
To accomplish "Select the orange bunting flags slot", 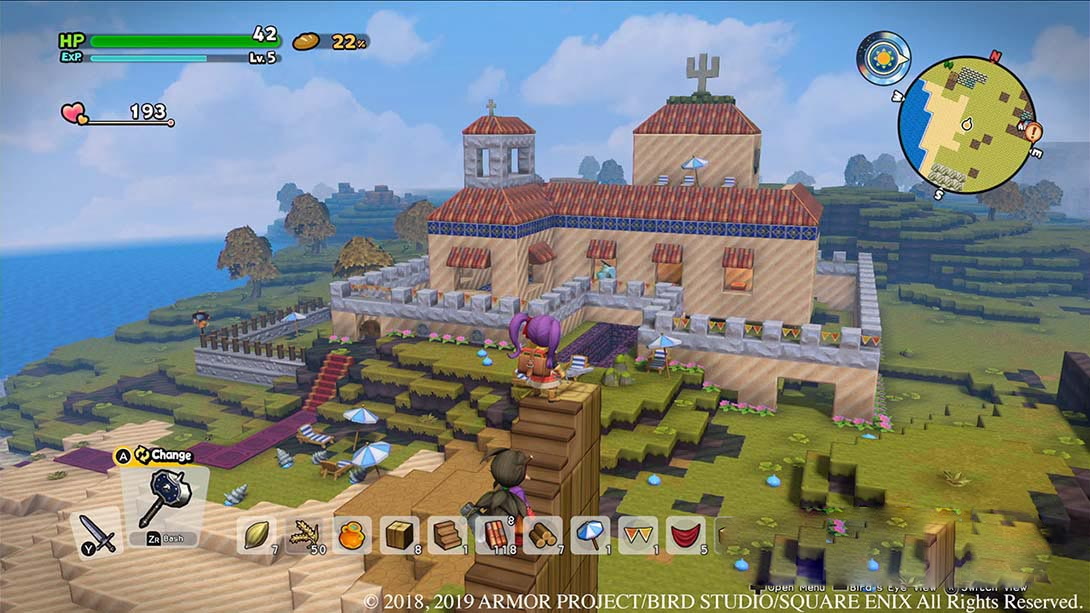I will click(638, 535).
